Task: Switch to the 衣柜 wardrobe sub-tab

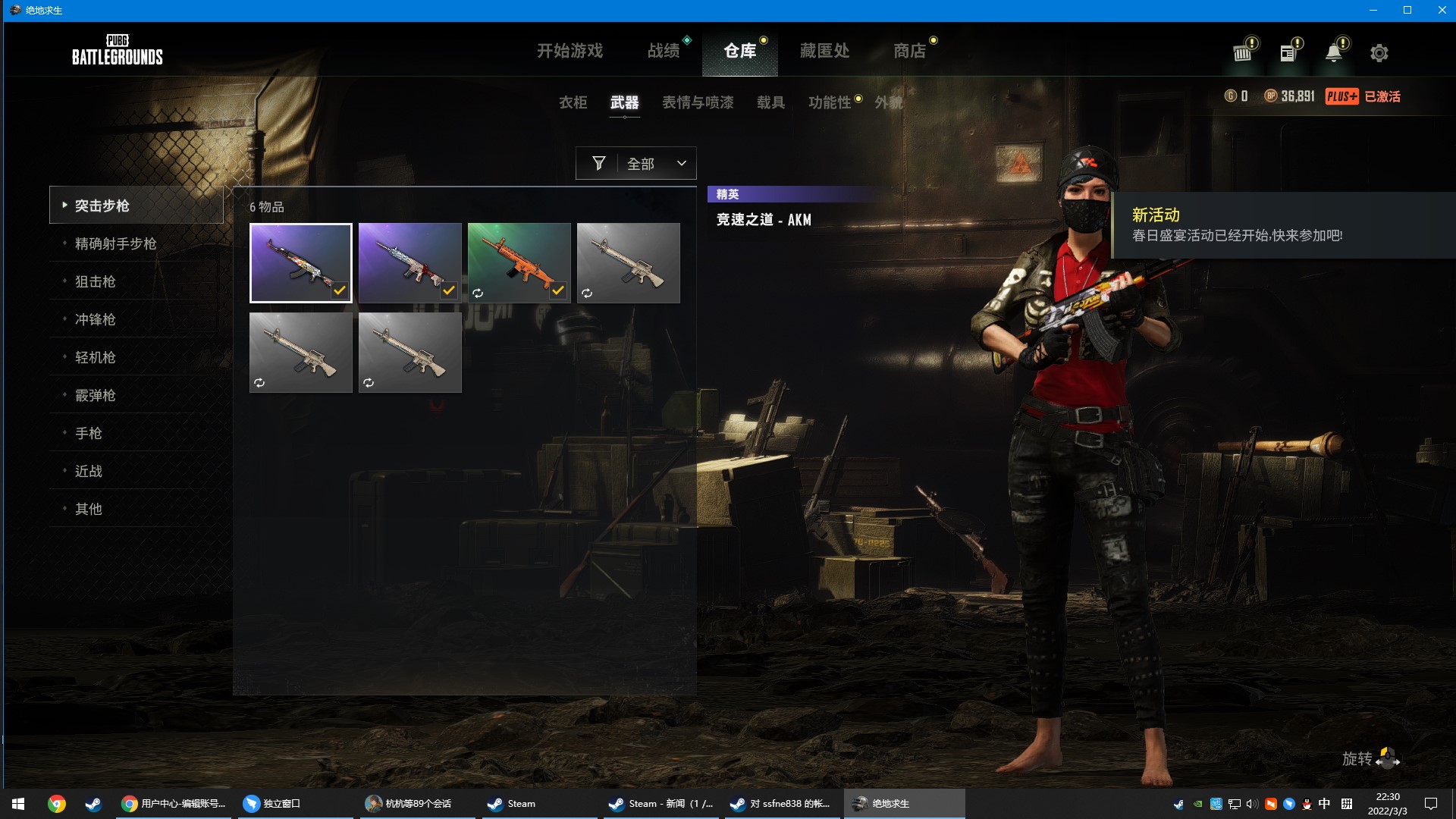Action: [573, 102]
